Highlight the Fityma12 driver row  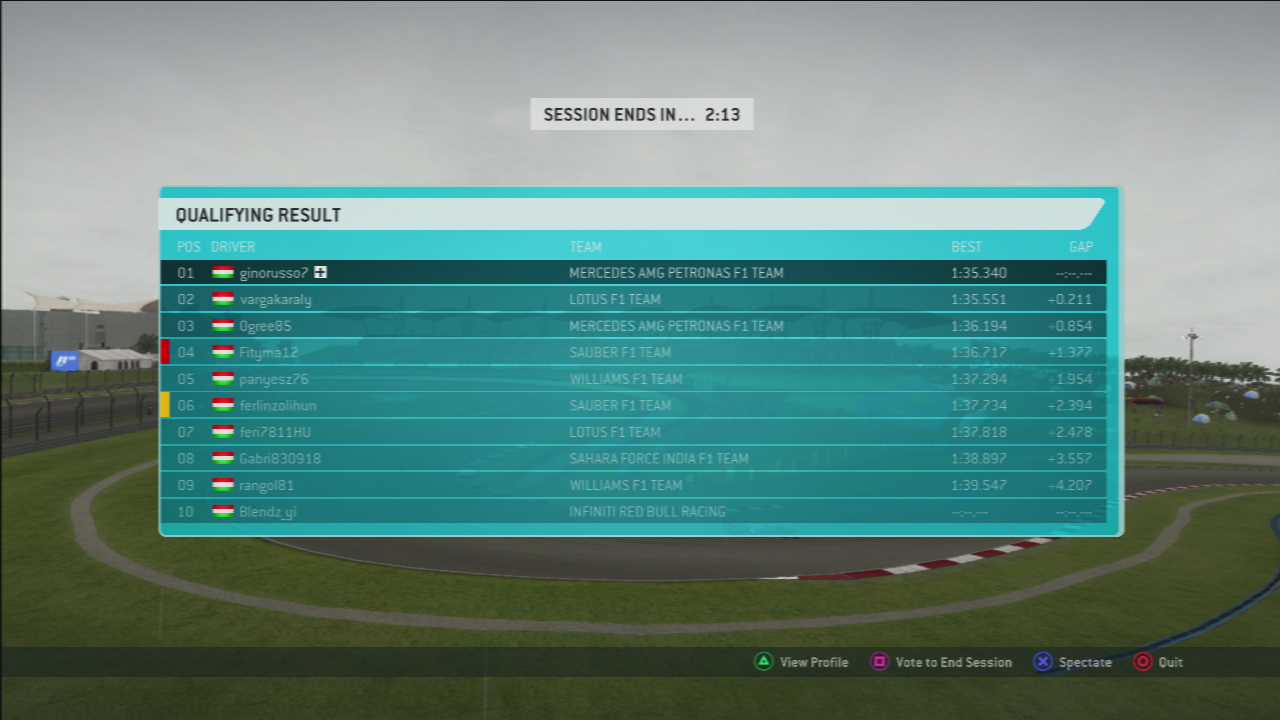point(268,352)
